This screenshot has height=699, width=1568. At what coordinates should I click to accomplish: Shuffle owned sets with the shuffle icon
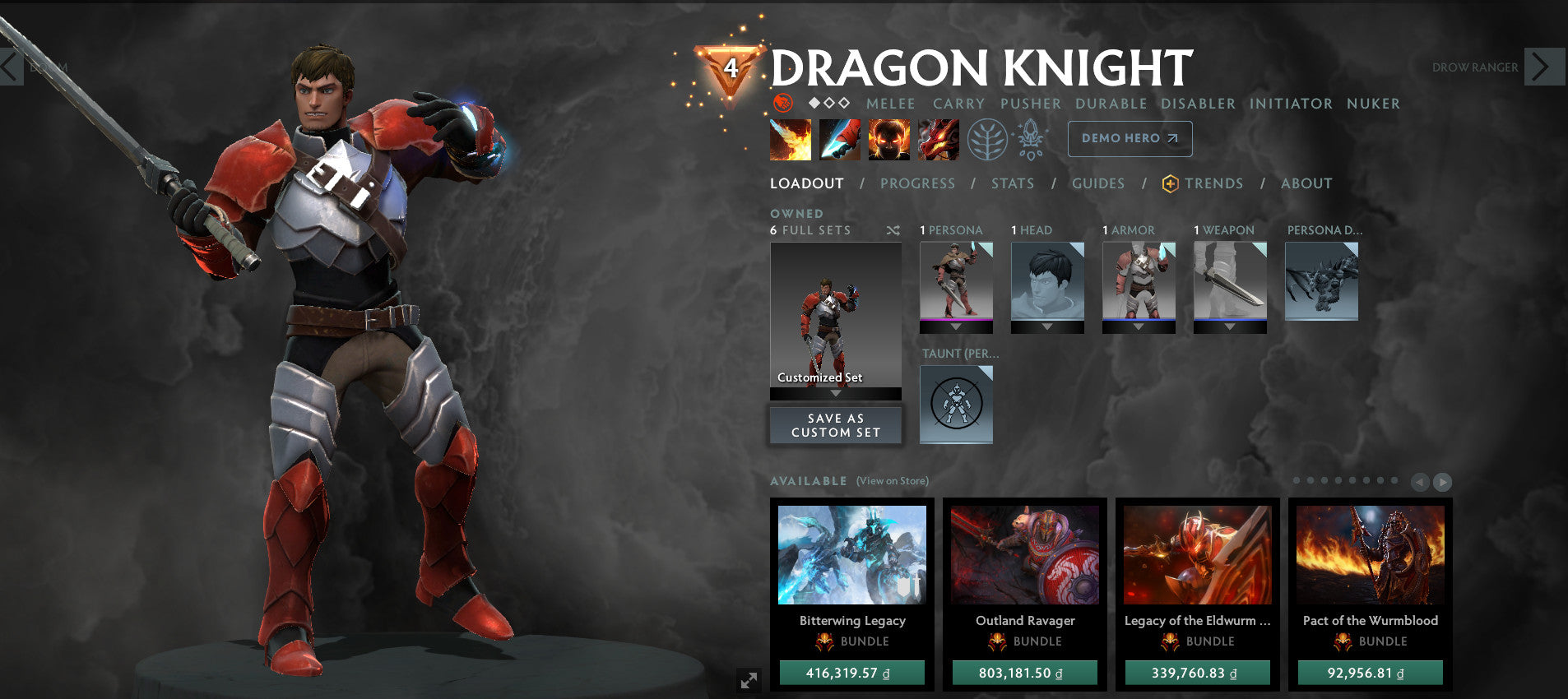pos(893,231)
